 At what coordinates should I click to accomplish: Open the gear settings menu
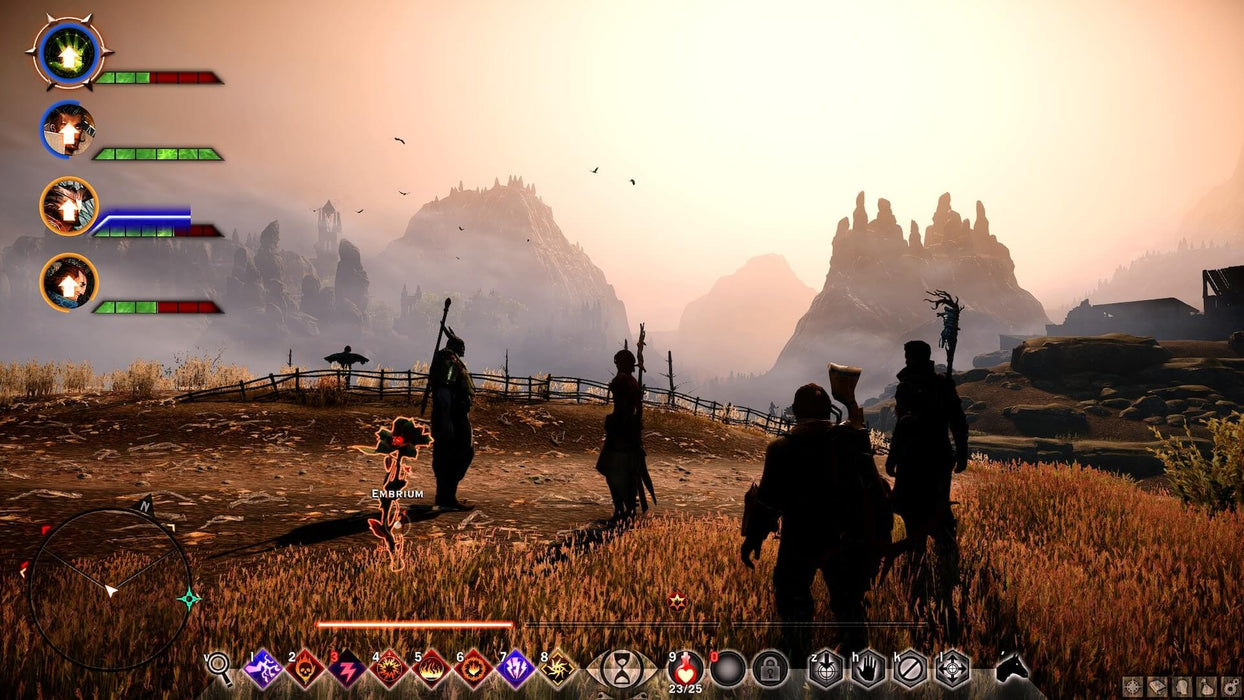pyautogui.click(x=1230, y=687)
